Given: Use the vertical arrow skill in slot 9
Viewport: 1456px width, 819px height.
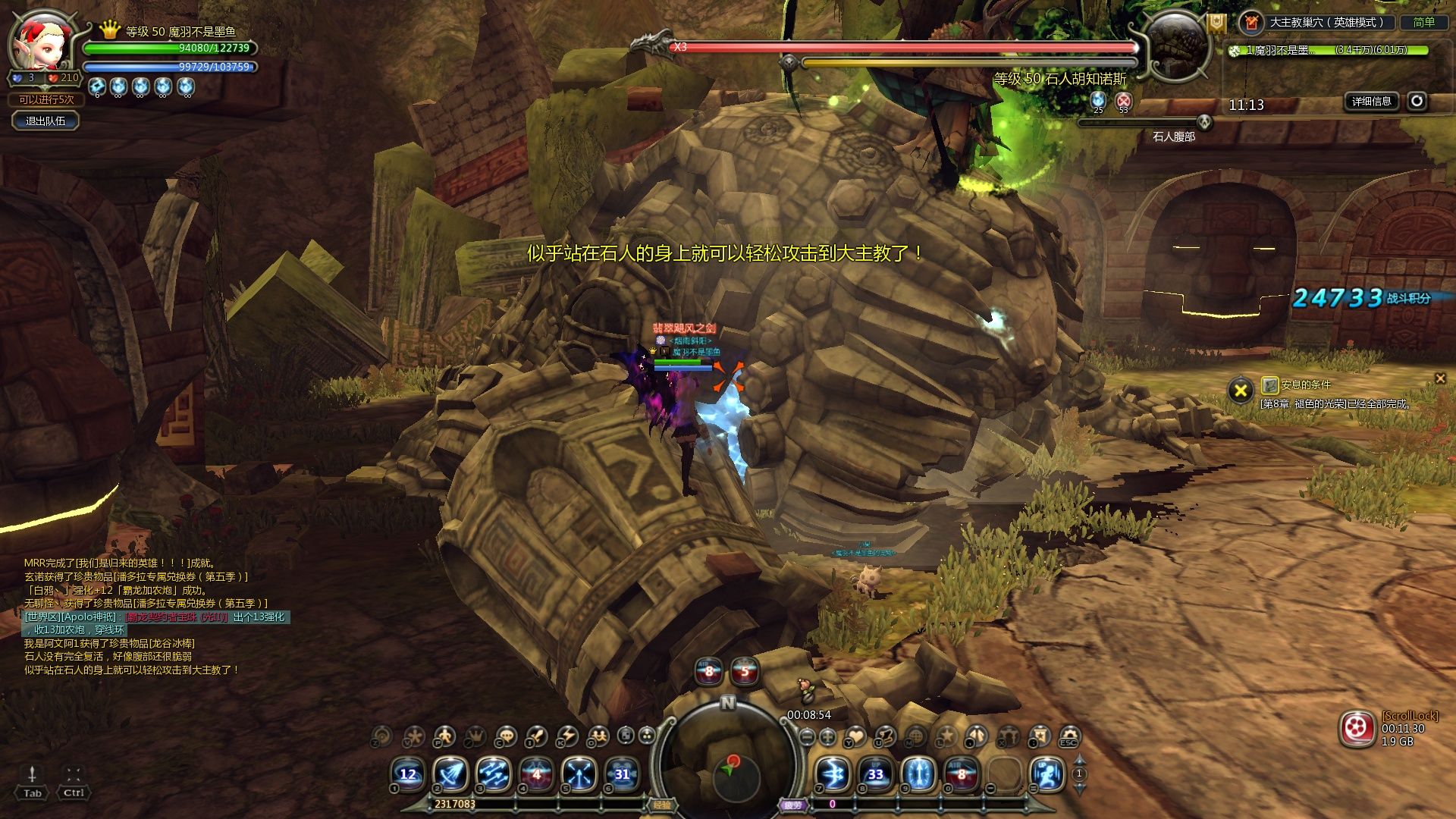Looking at the screenshot, I should (x=918, y=774).
